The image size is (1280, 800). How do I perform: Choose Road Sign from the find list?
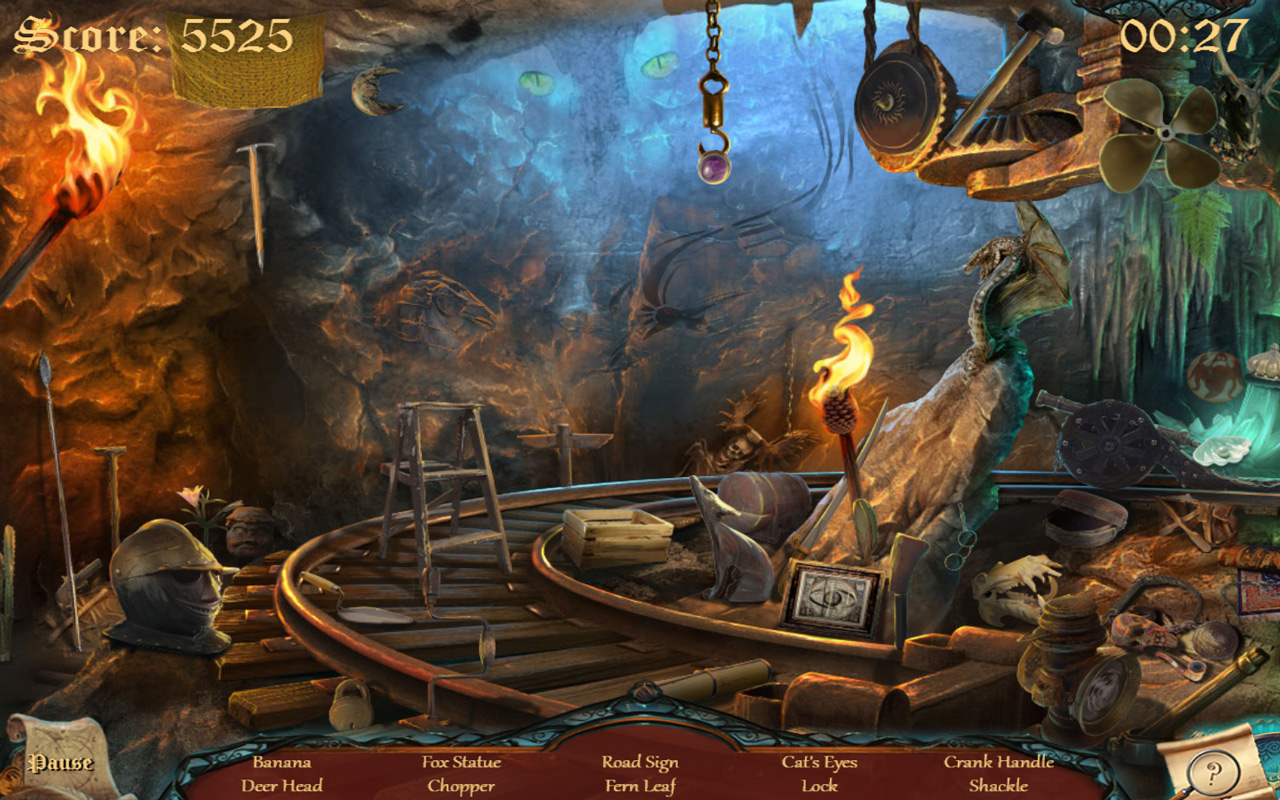tap(640, 762)
